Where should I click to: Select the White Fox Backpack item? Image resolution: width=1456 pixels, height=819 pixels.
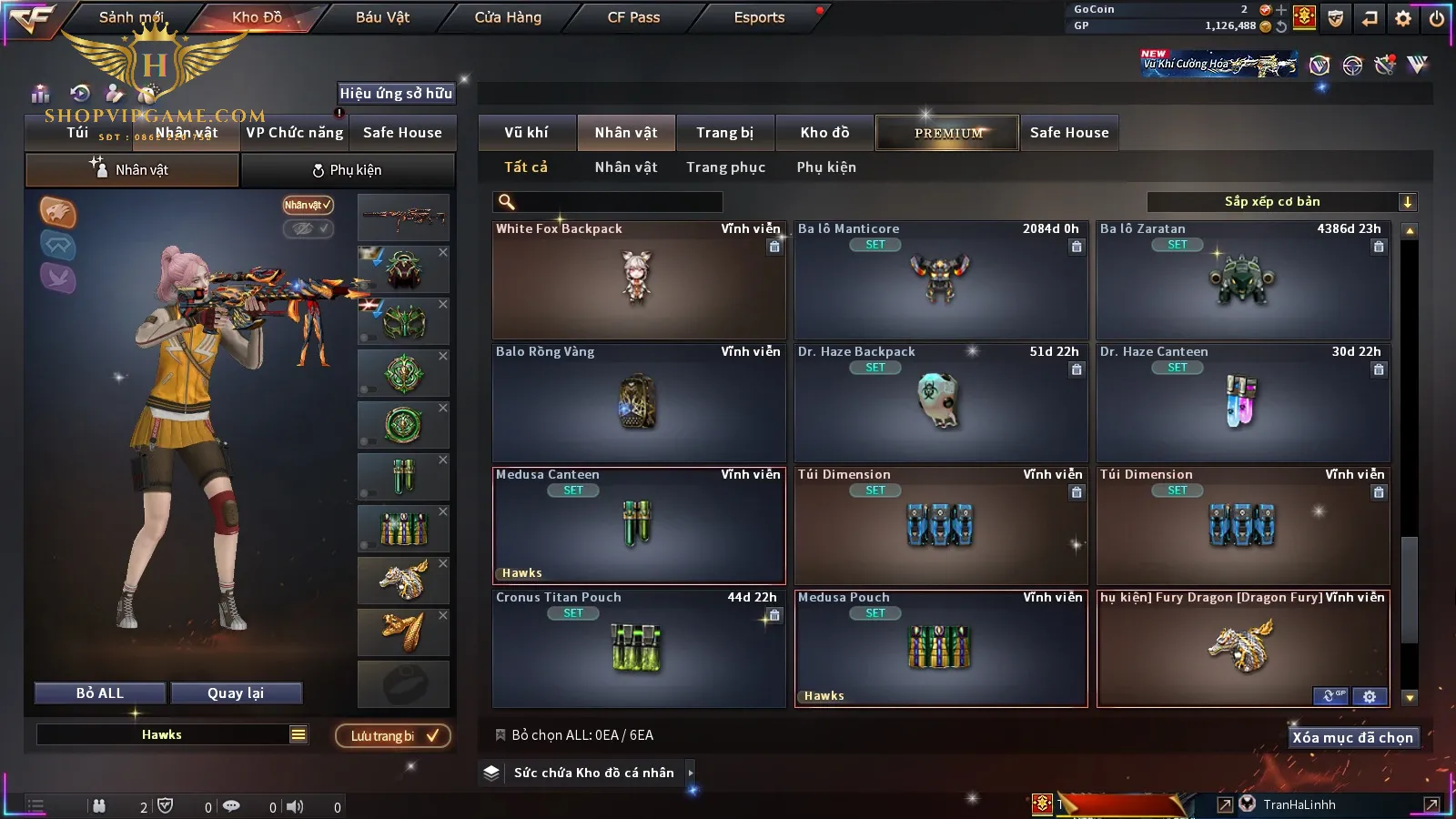pyautogui.click(x=638, y=280)
